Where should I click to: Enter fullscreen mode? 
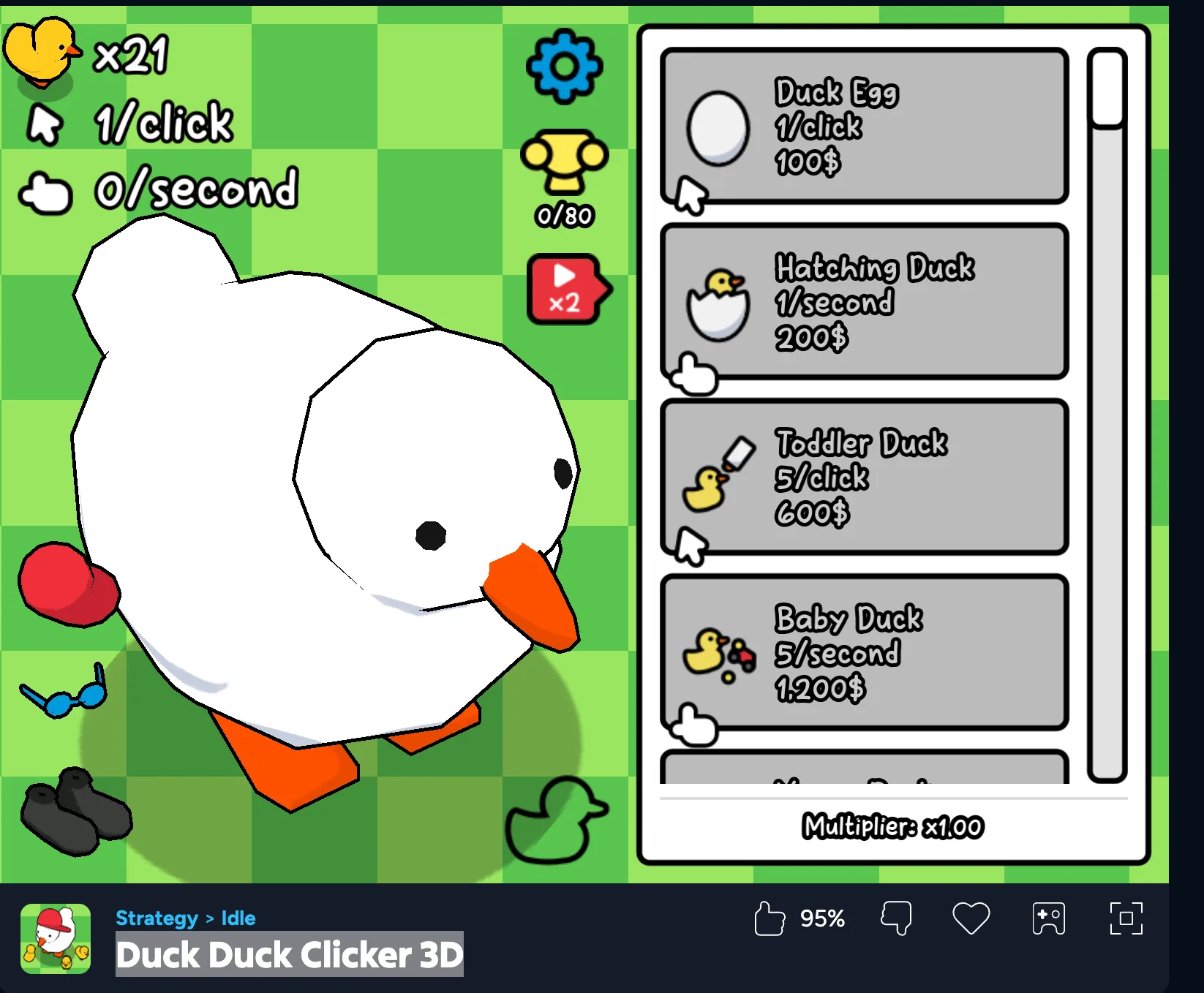[x=1126, y=918]
